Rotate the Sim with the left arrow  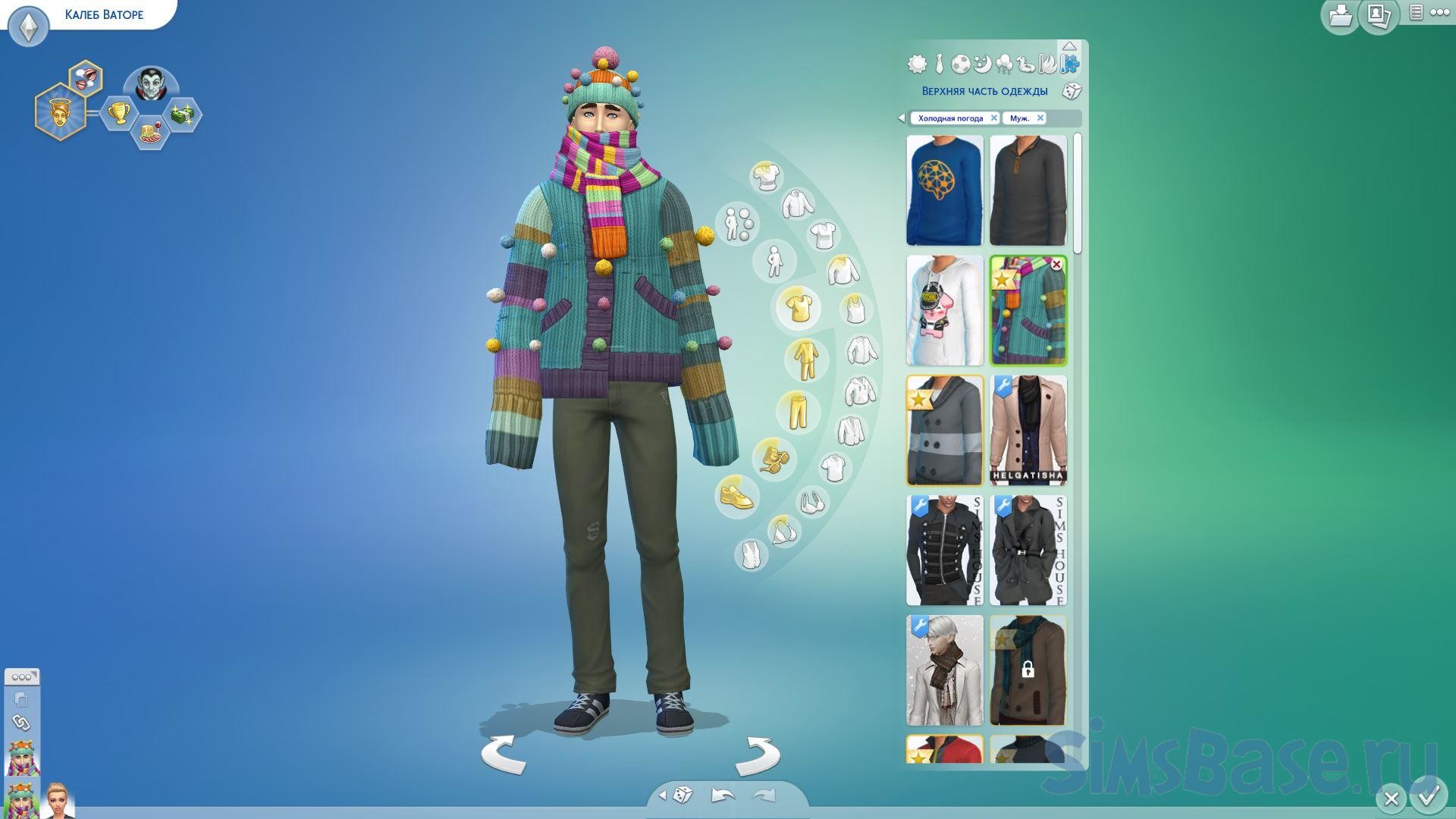click(x=504, y=755)
